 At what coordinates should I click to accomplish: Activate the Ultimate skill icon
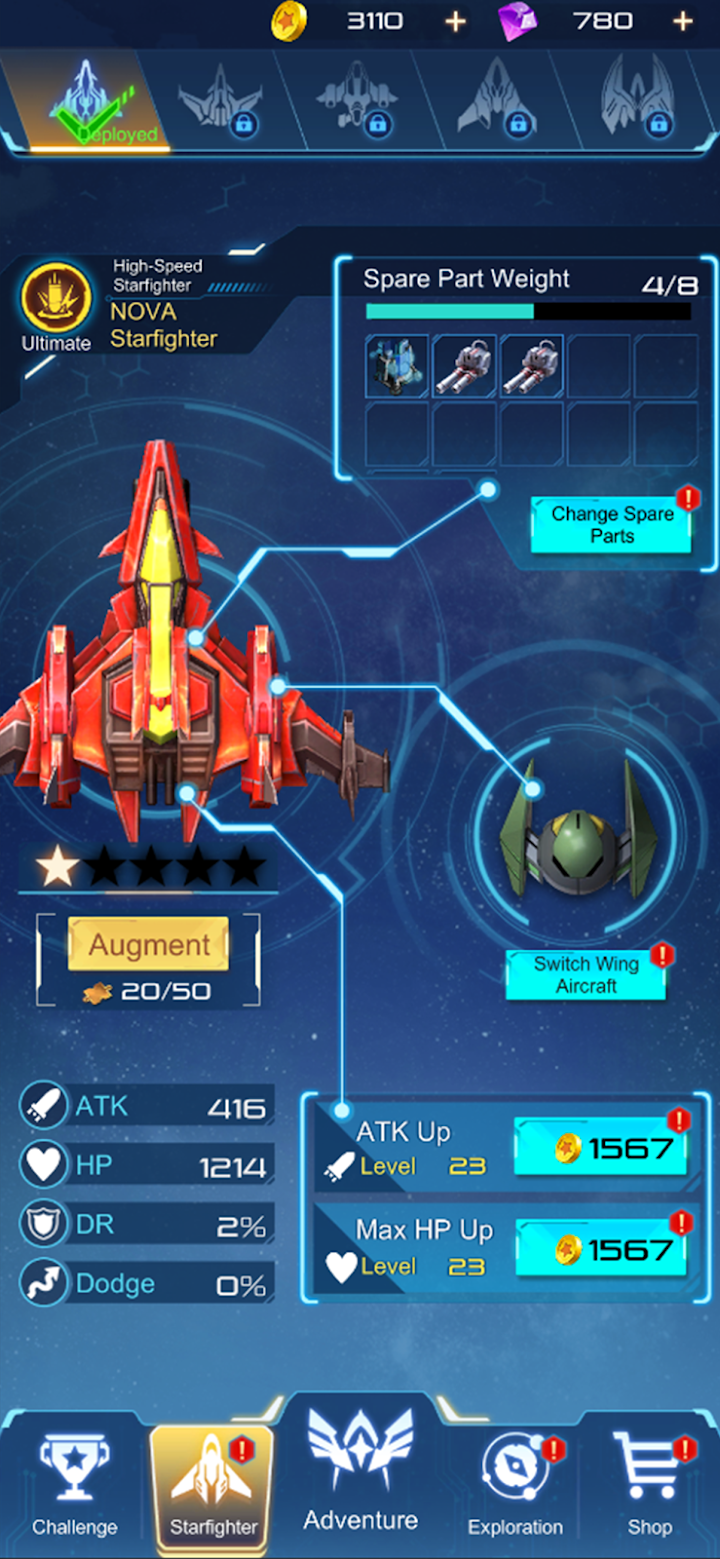click(56, 297)
